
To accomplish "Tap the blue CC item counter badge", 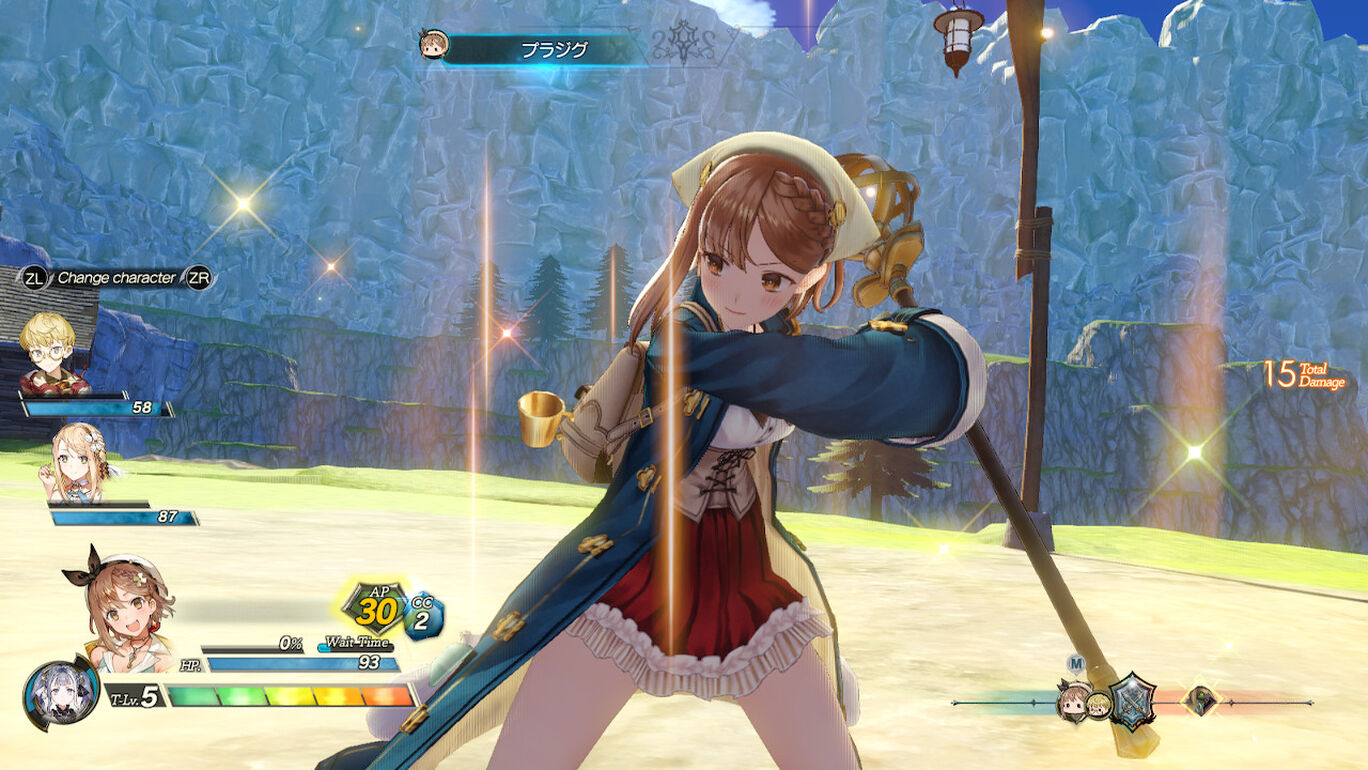I will 423,614.
